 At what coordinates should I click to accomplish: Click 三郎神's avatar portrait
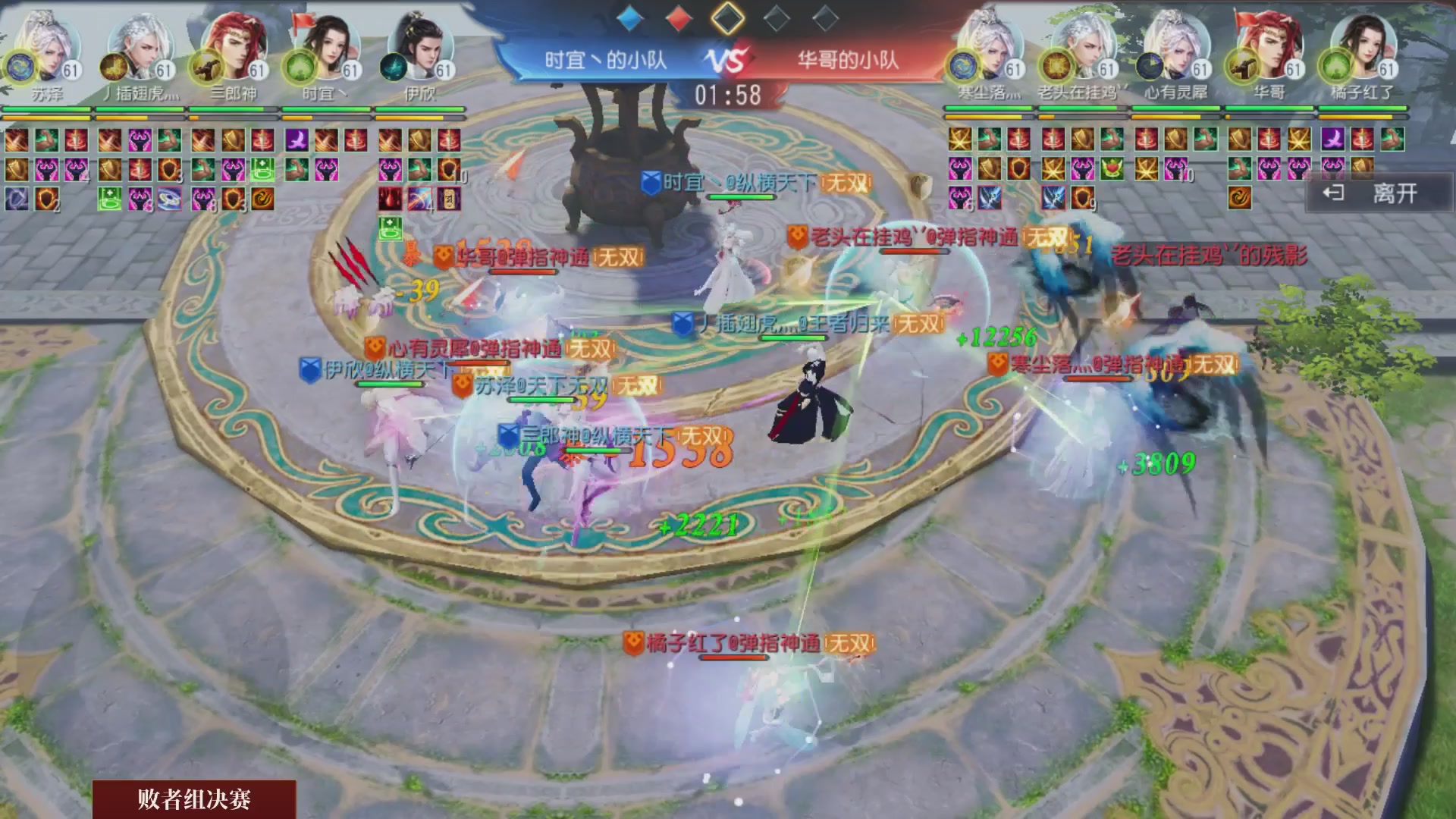[x=235, y=48]
